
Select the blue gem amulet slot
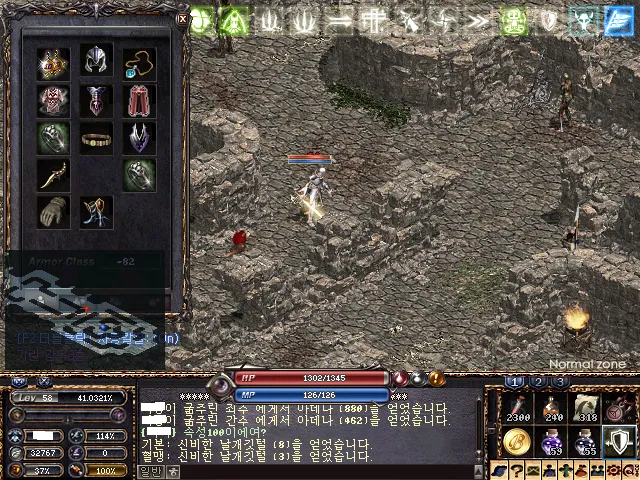pyautogui.click(x=140, y=64)
